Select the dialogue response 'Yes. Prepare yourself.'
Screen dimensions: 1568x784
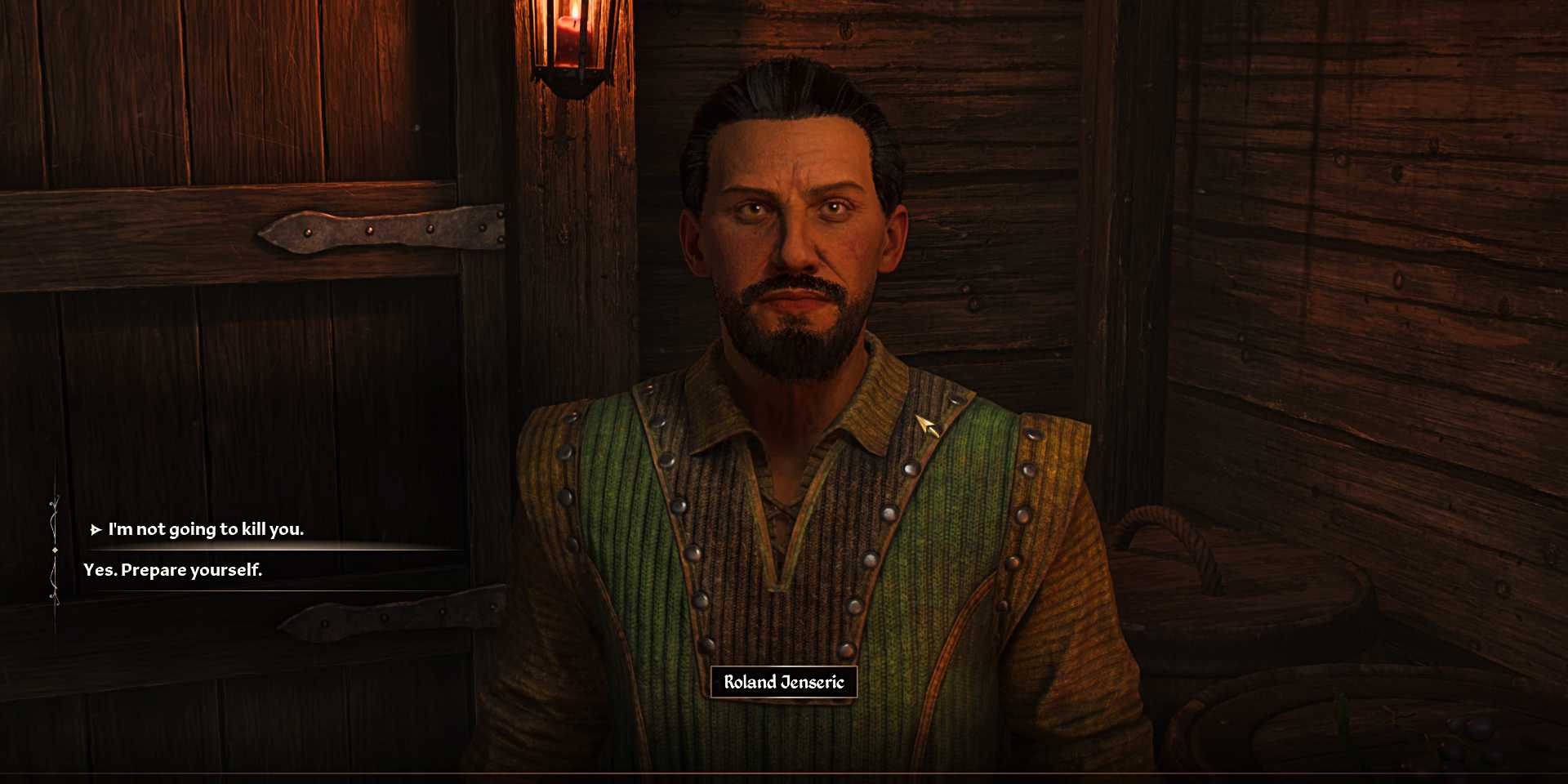pyautogui.click(x=172, y=570)
